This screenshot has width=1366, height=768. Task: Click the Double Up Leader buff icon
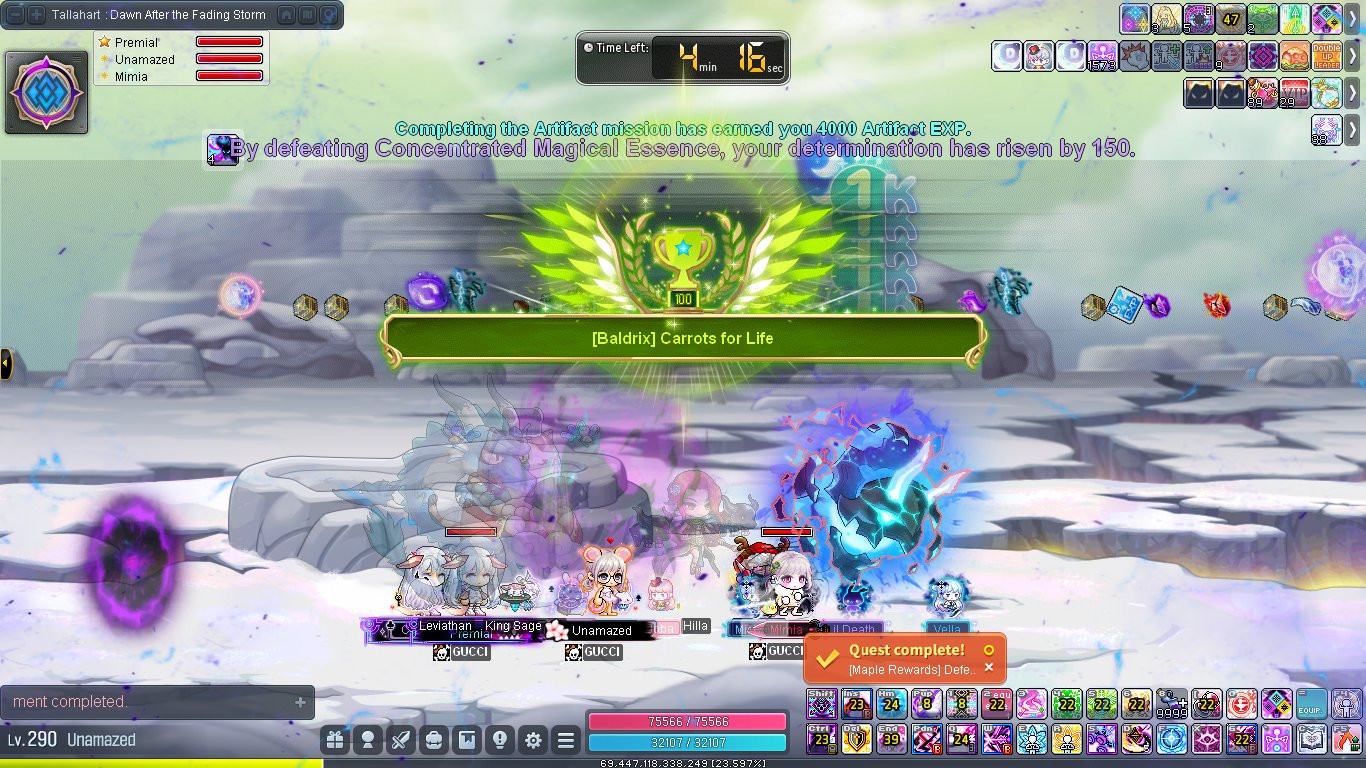tap(1327, 56)
